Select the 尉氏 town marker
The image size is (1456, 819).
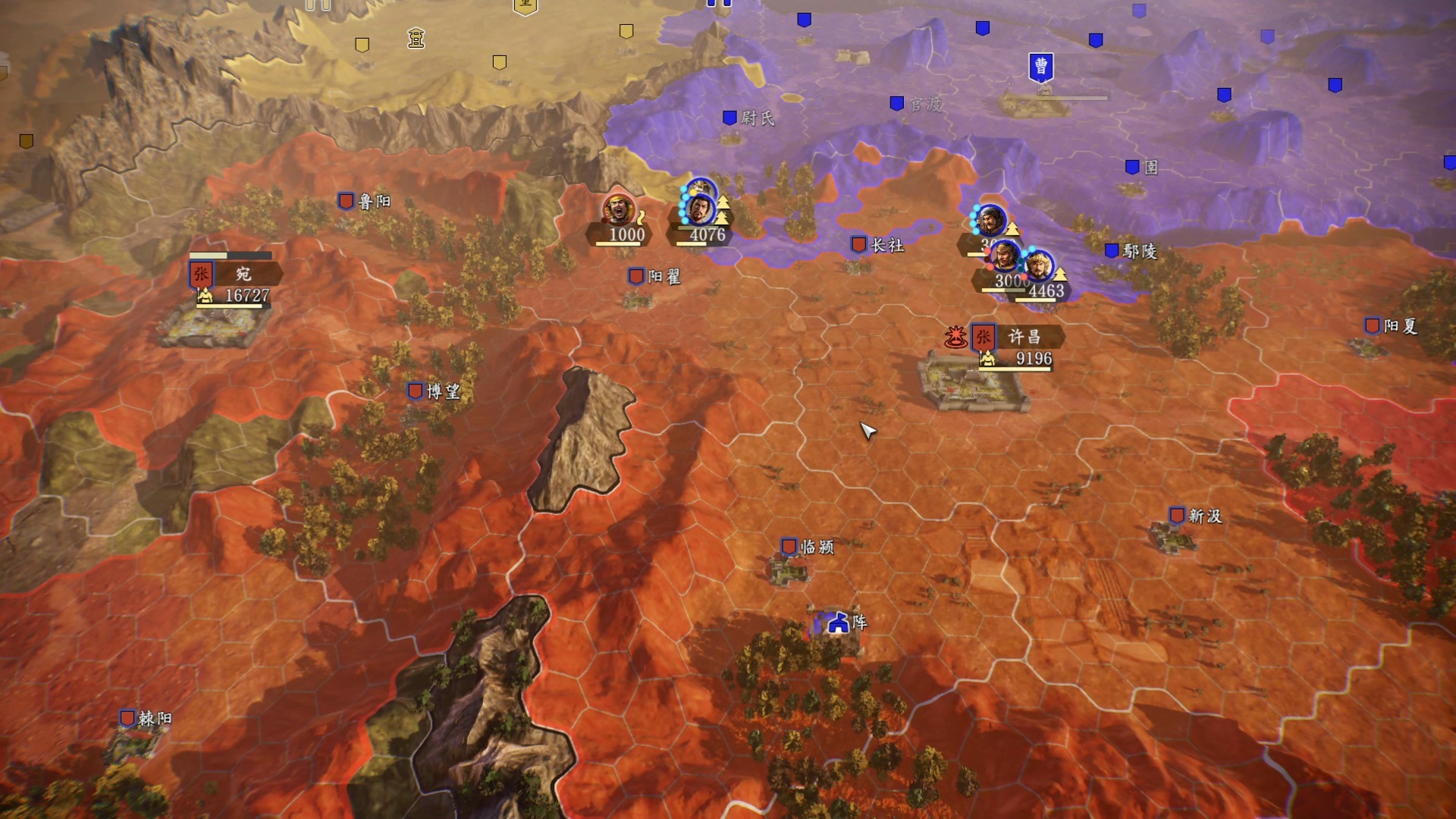pos(730,118)
